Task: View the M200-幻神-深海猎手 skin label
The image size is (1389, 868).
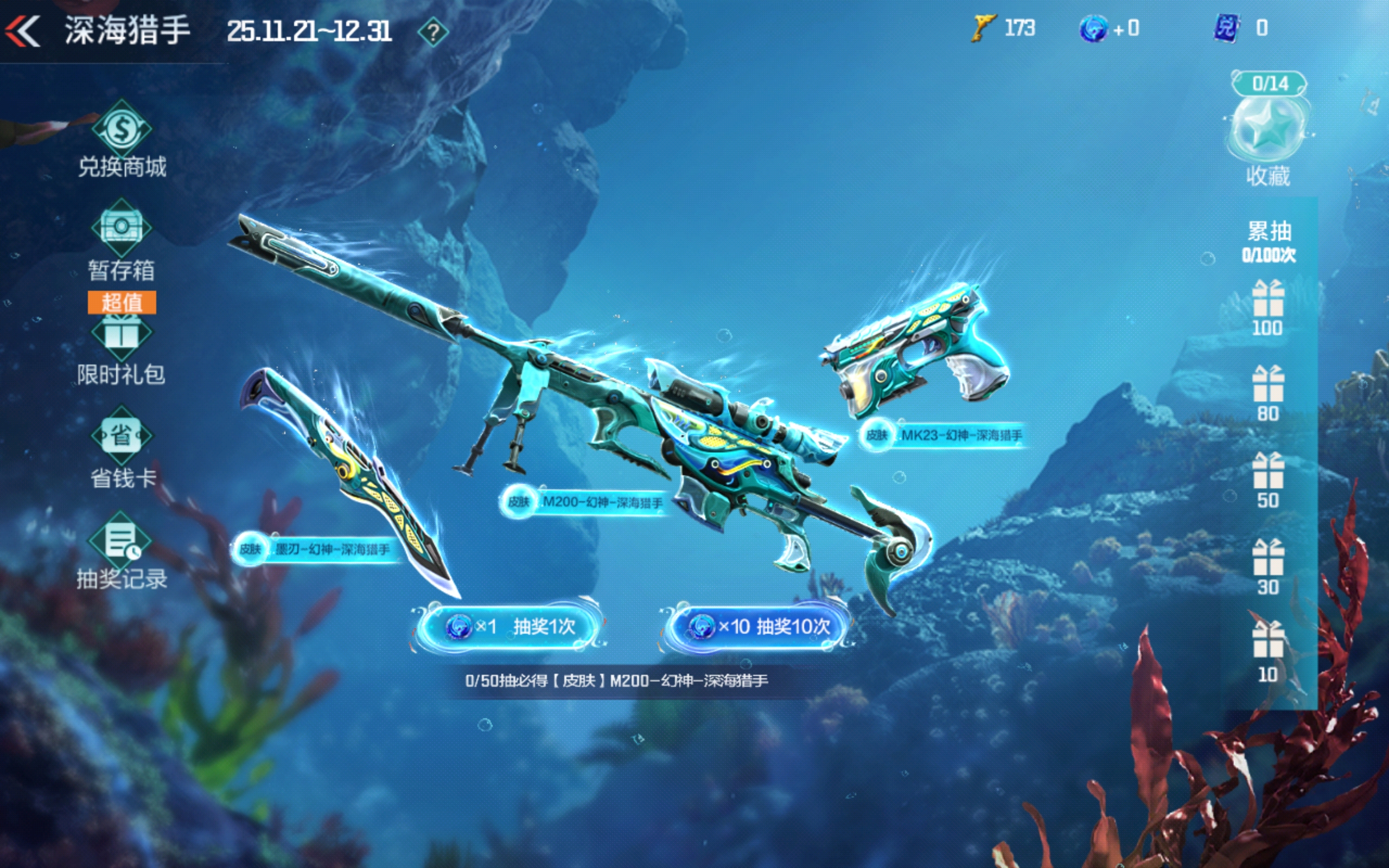Action: point(584,502)
